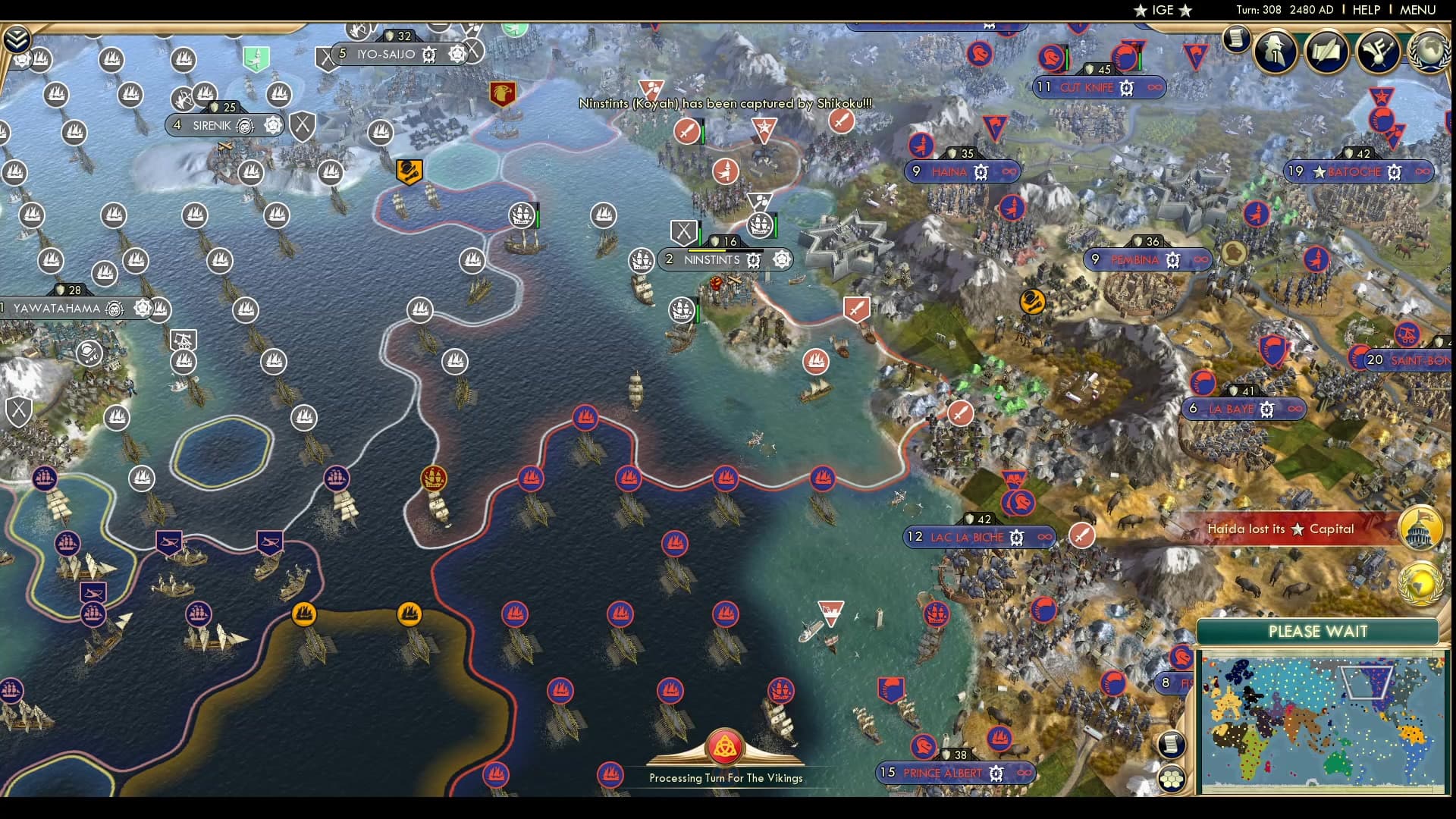Toggle the ranged-attack infinity icon on Lac La Biche
Screen dimensions: 1456x819
pos(1046,538)
